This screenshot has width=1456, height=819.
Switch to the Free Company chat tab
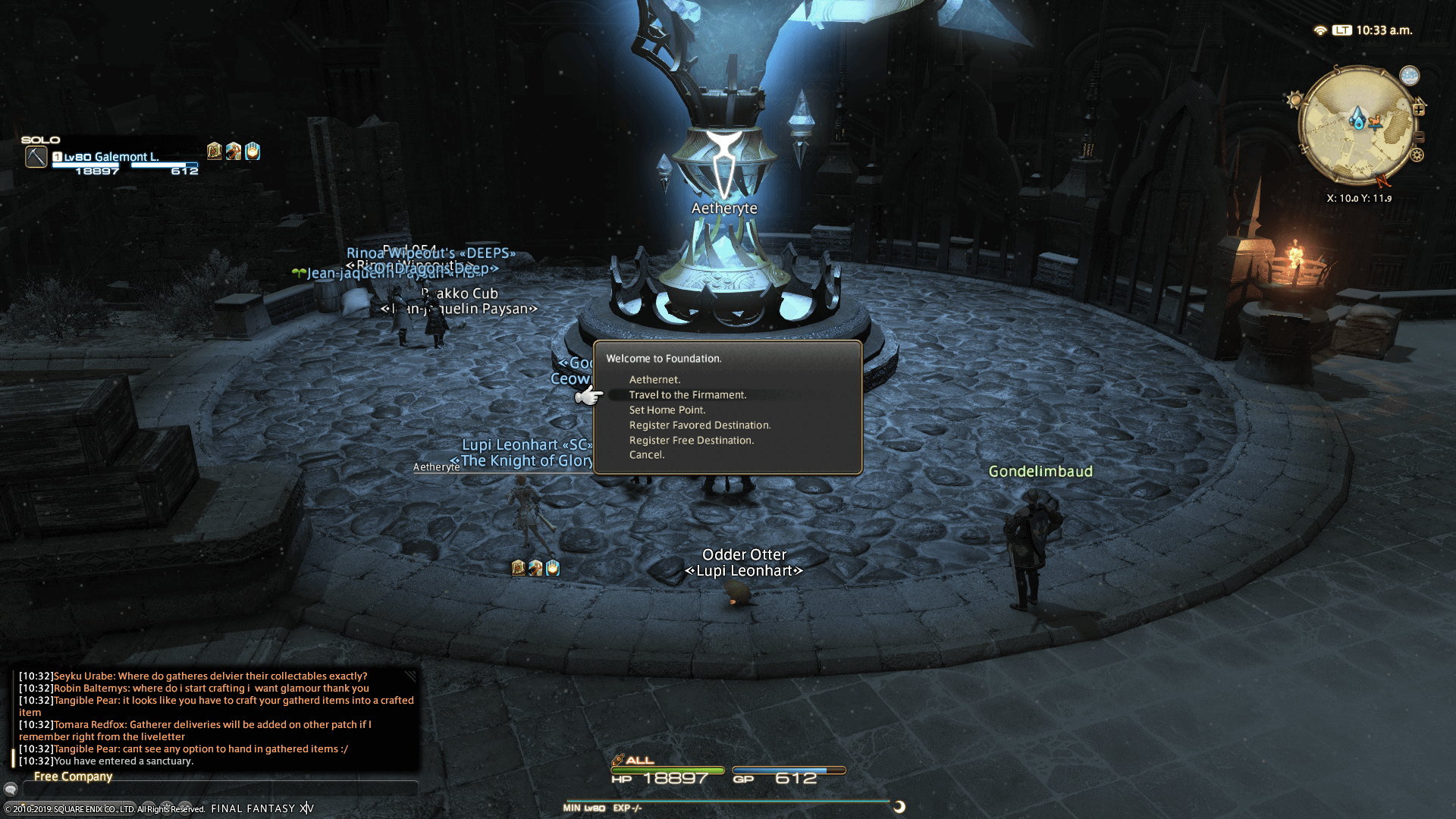73,777
